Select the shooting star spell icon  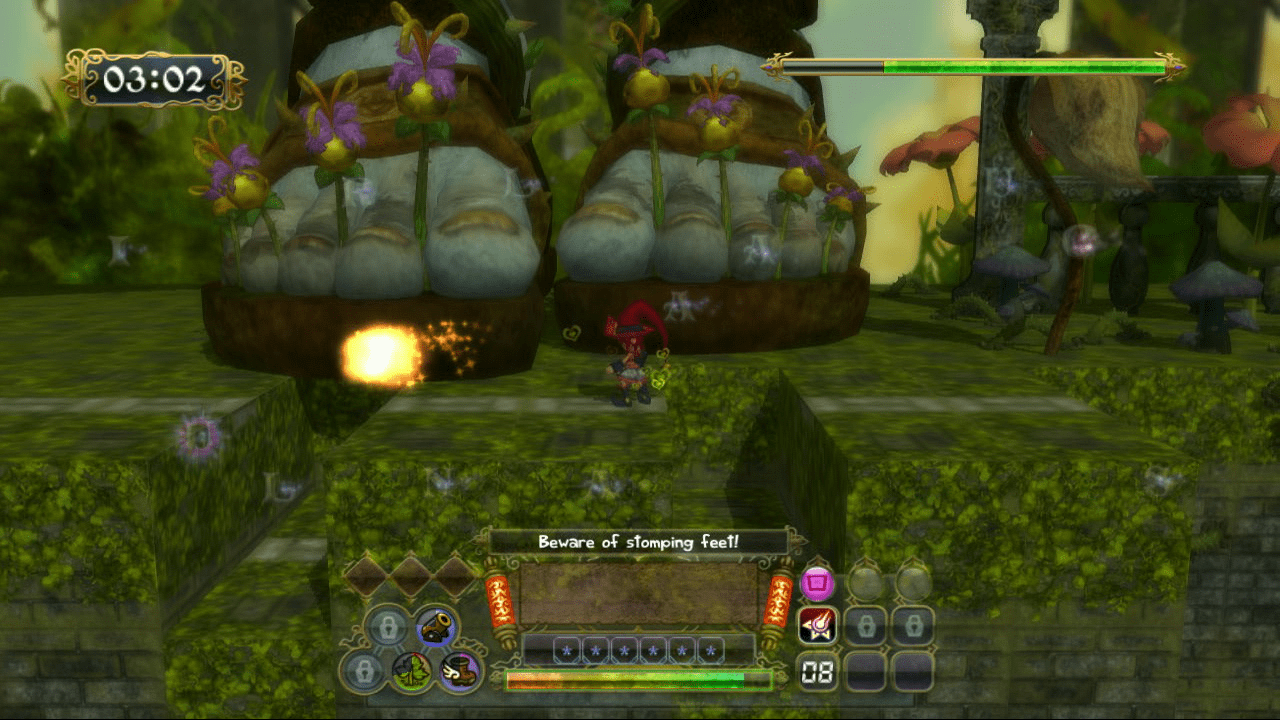pos(818,627)
